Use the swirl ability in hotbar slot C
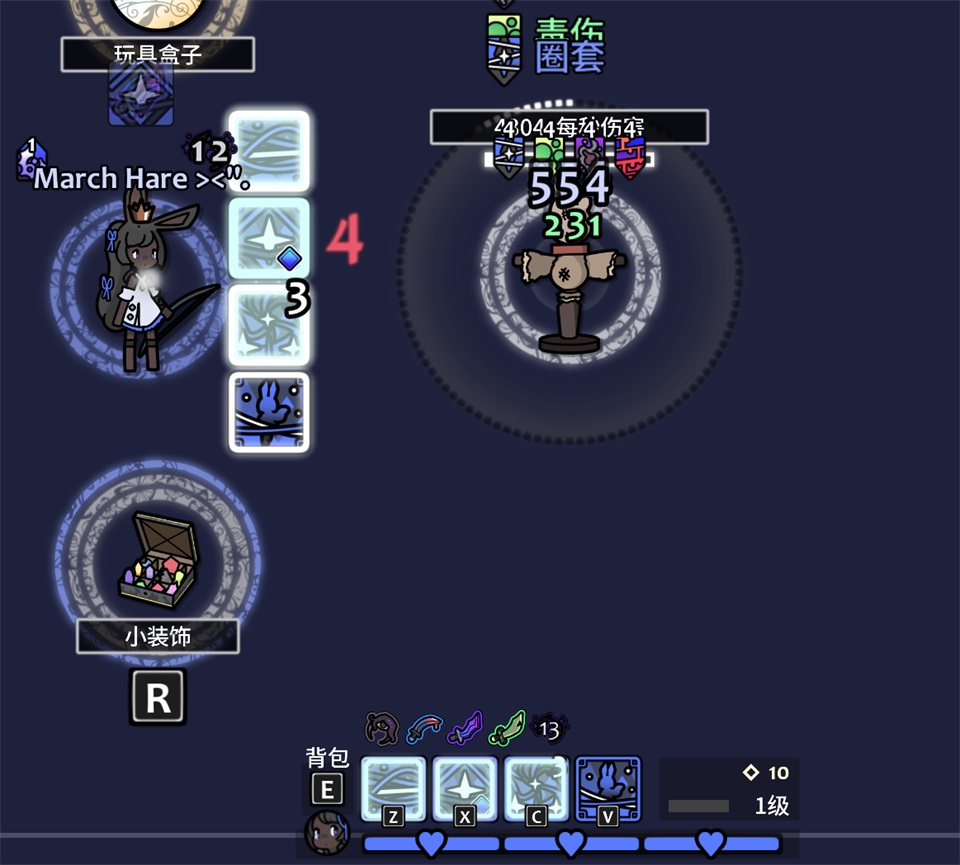 click(536, 790)
